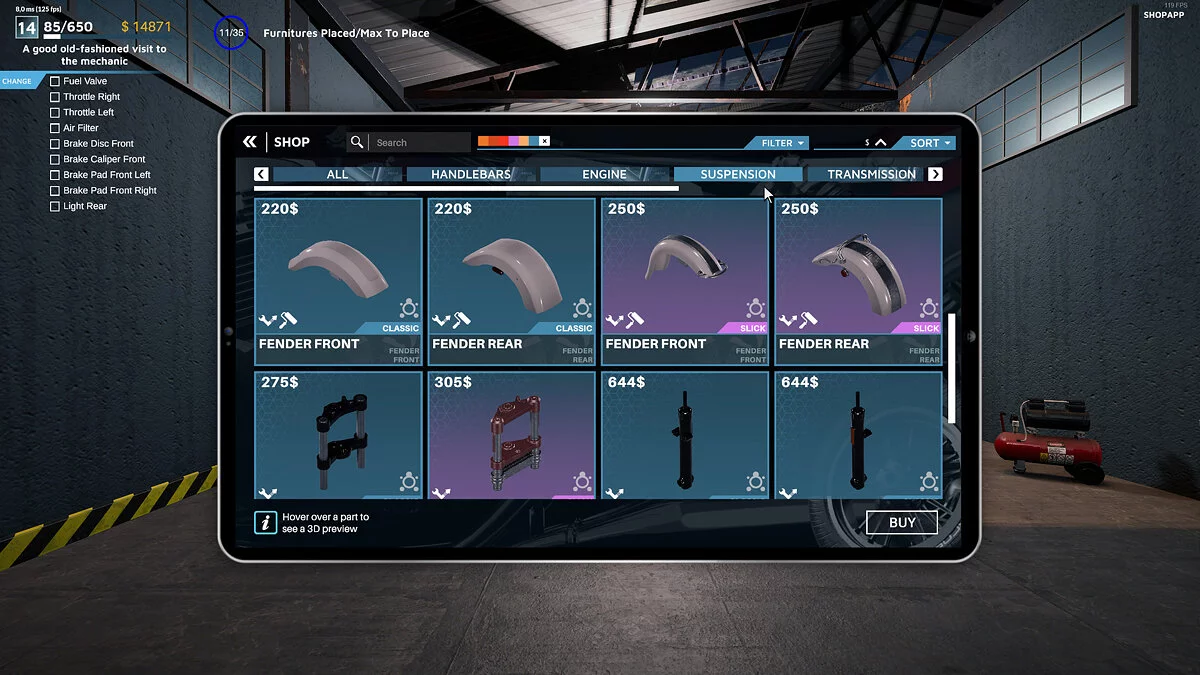Switch to the Transmission category tab

click(870, 174)
